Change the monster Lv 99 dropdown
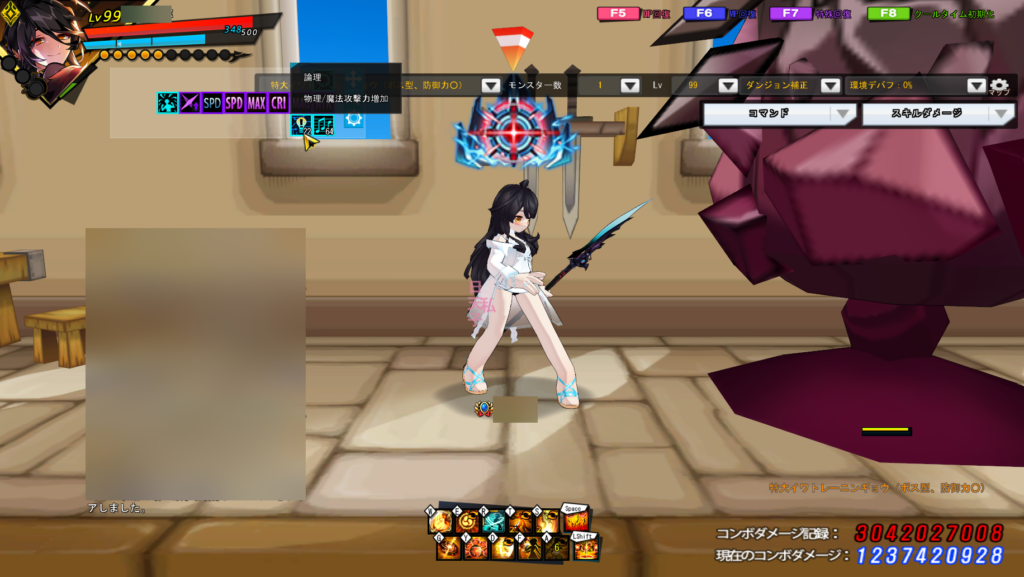 (728, 86)
